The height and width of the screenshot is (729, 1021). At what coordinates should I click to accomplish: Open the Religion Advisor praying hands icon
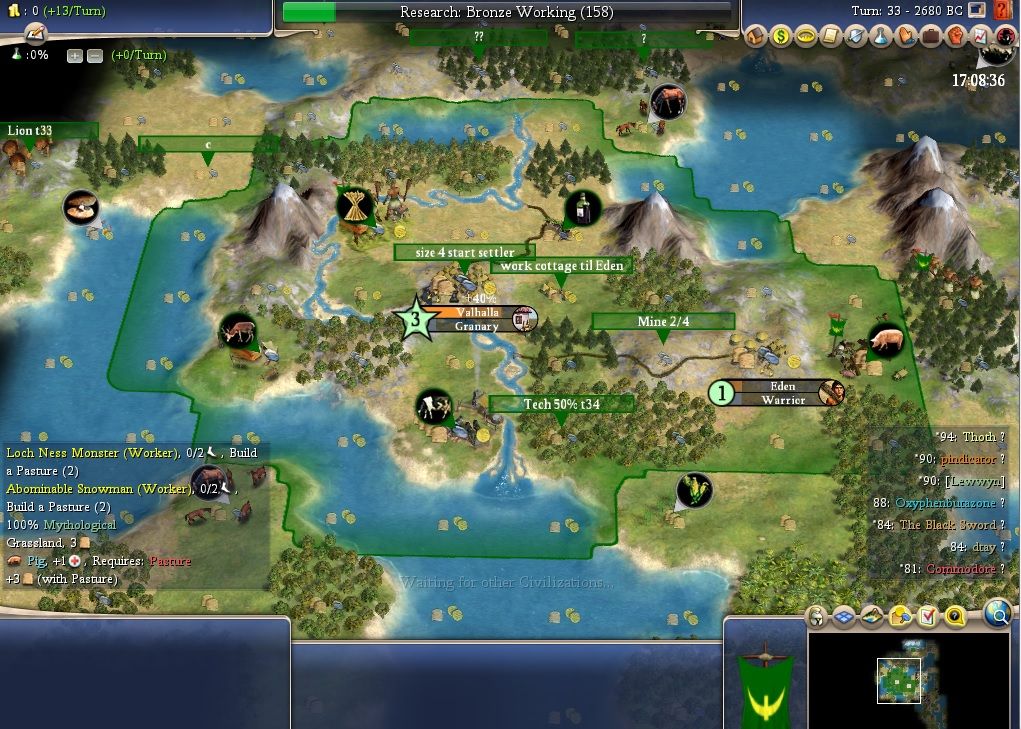tap(905, 37)
